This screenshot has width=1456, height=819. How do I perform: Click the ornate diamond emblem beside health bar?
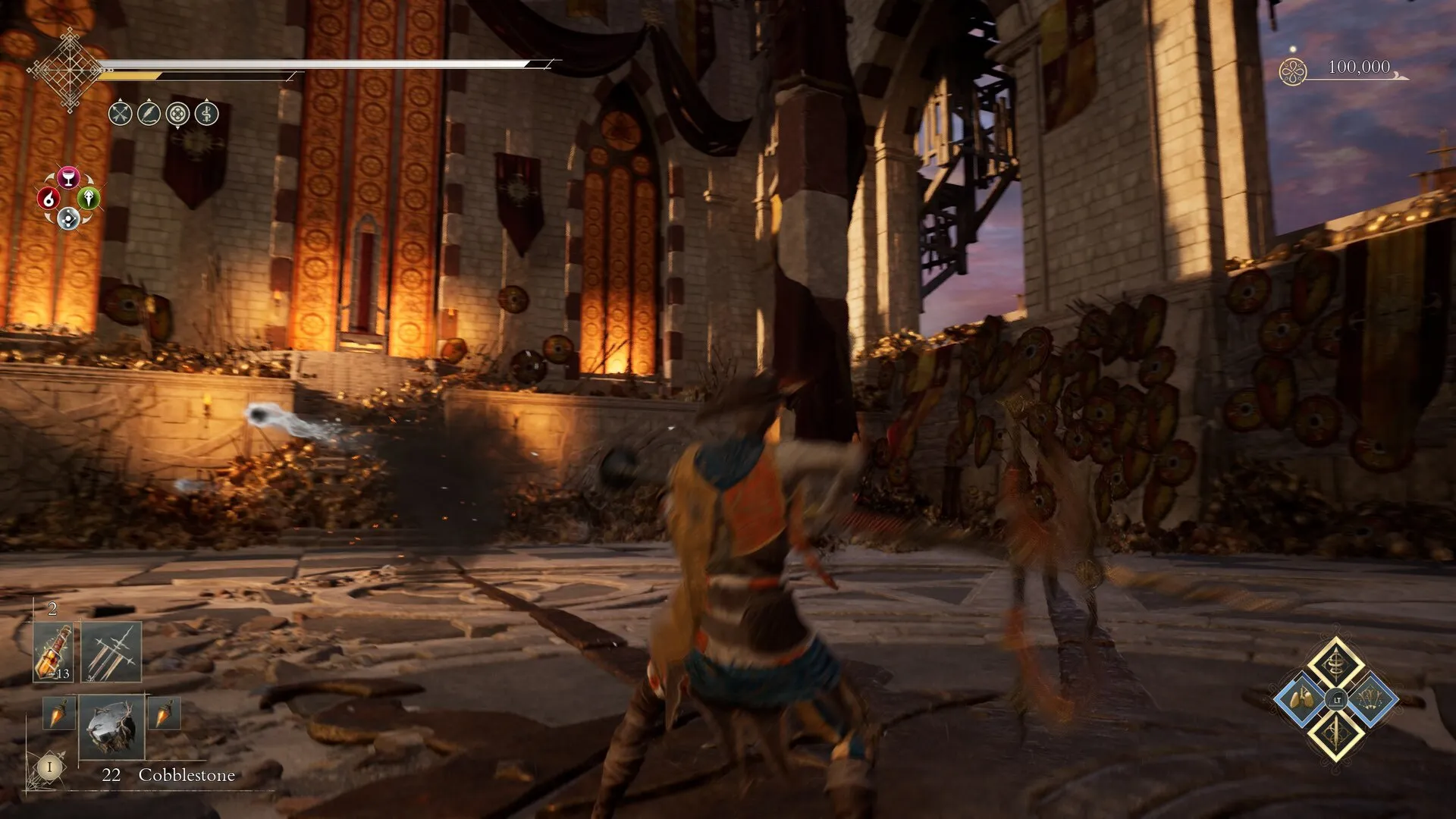pos(70,70)
